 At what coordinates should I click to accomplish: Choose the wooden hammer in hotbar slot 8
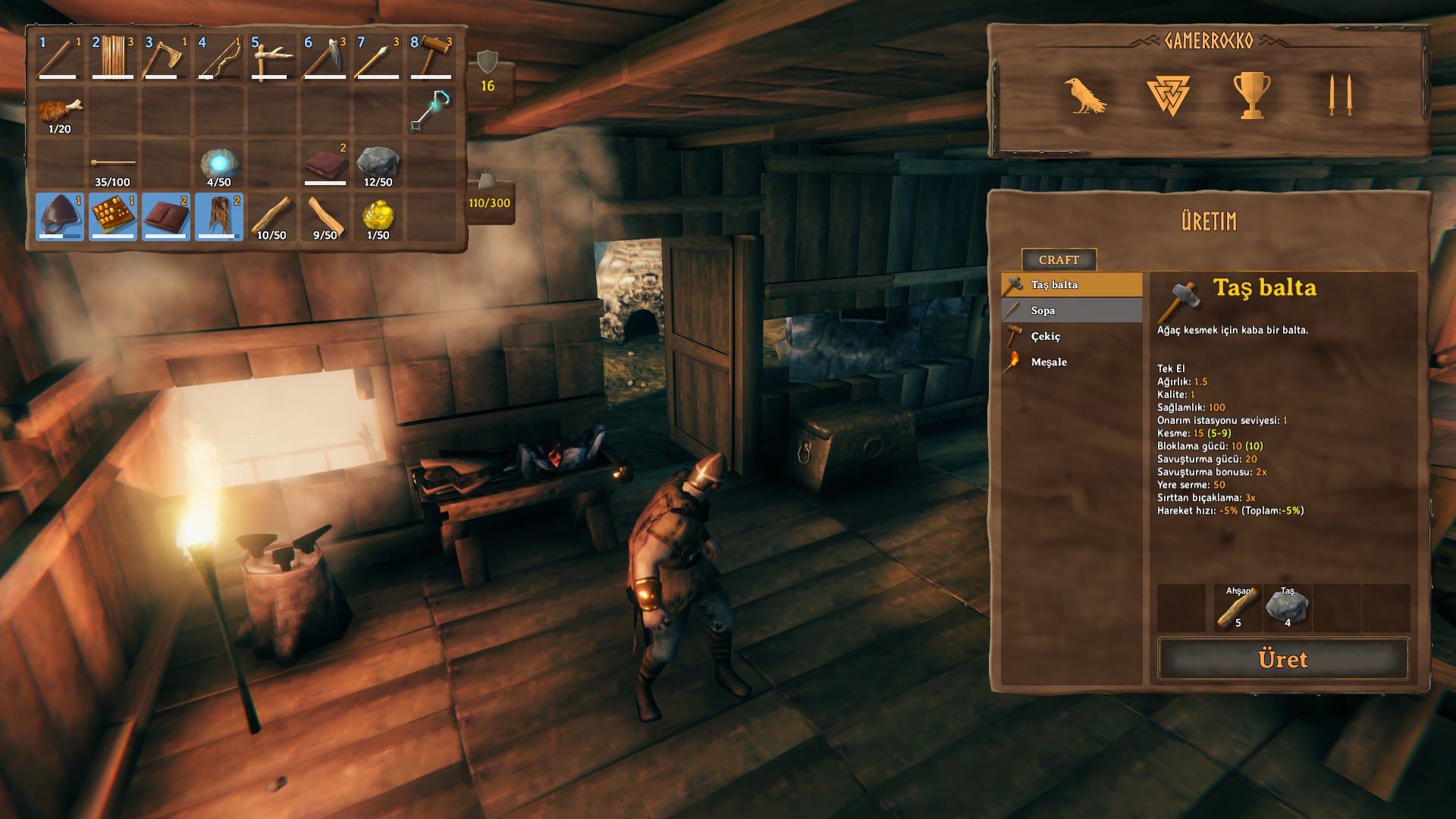point(431,58)
